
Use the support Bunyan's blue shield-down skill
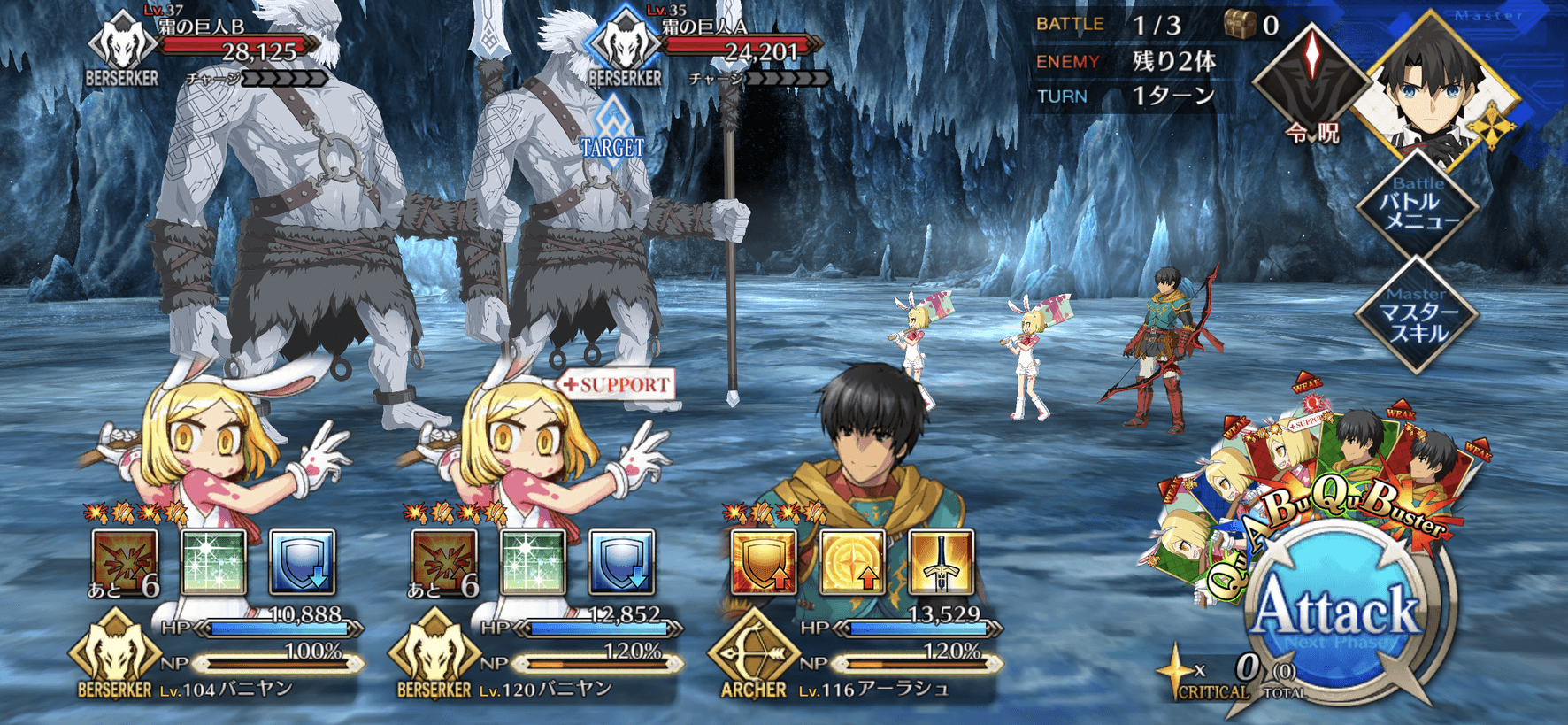tap(621, 562)
